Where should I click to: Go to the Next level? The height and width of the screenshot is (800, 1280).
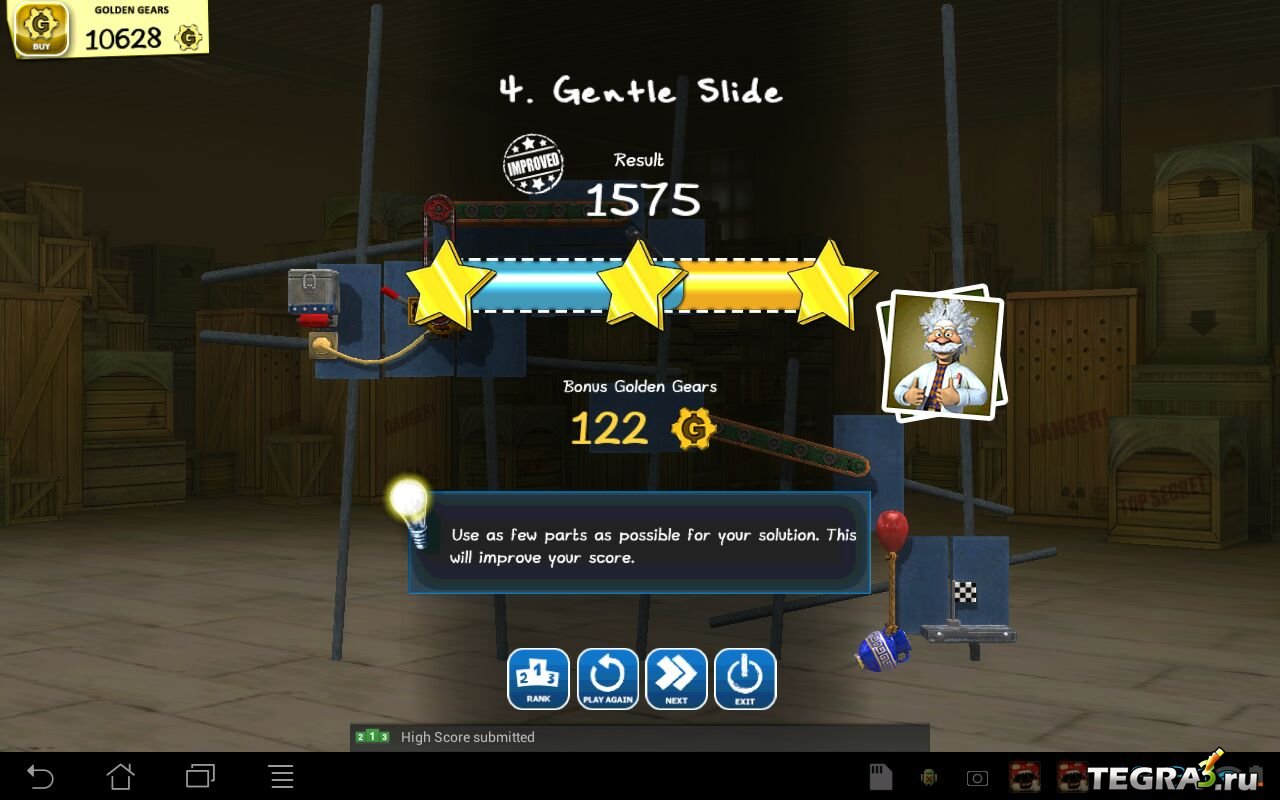tap(676, 679)
